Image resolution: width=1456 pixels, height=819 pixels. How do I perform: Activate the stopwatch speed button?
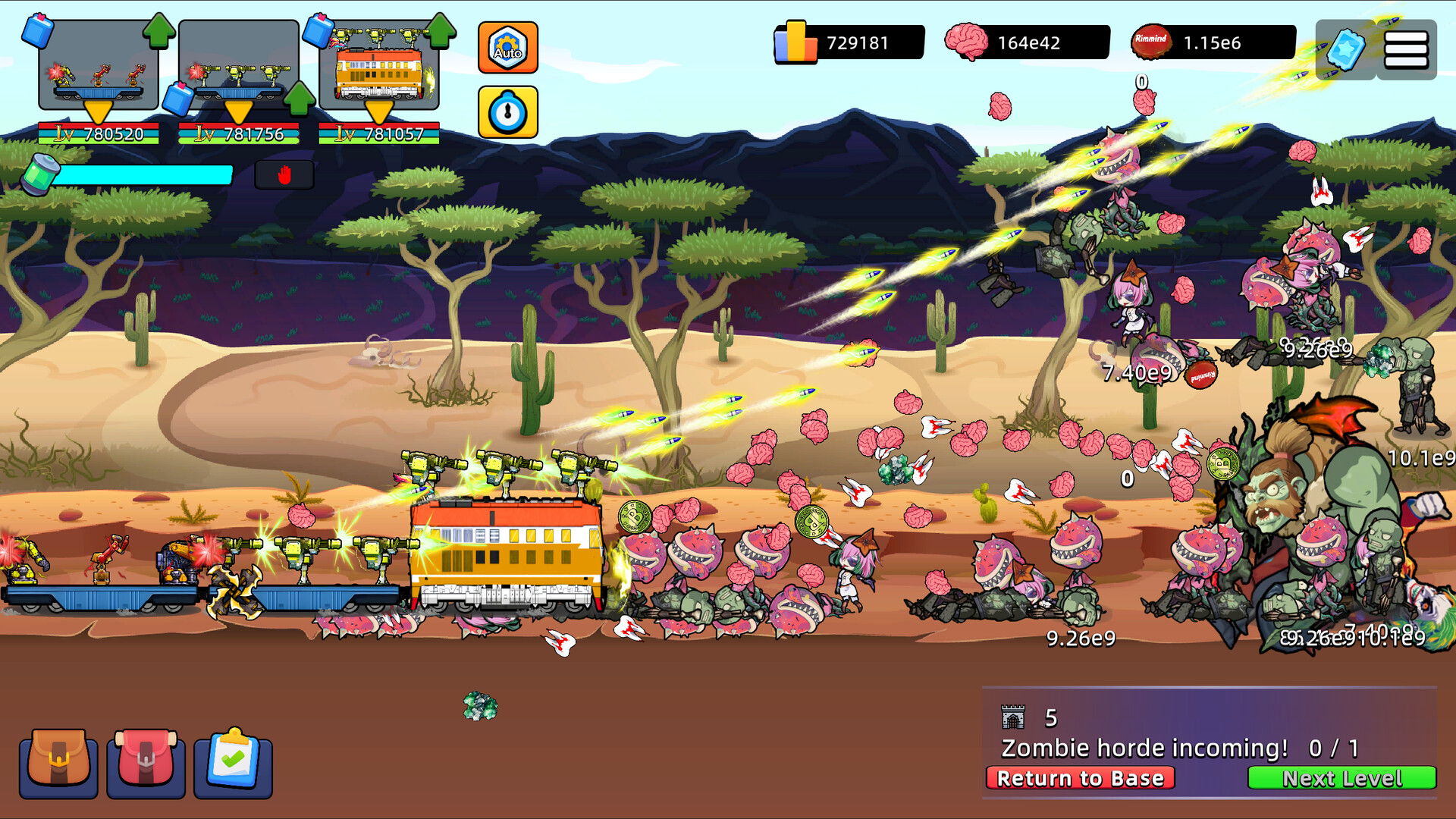click(507, 112)
